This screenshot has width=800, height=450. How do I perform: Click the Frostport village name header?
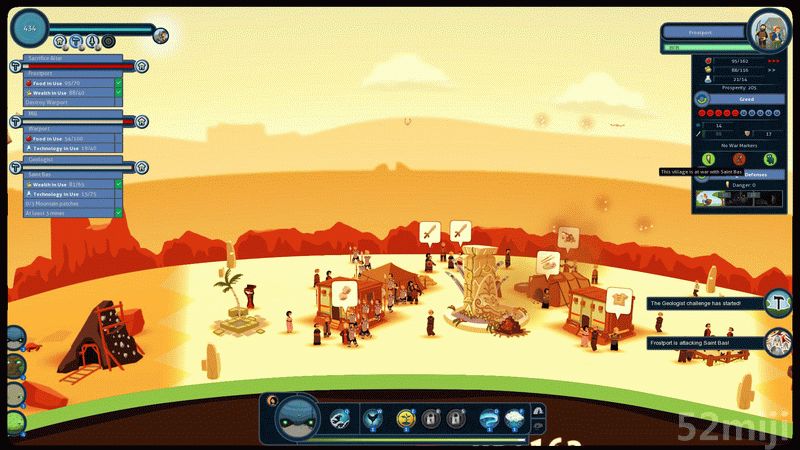[706, 33]
